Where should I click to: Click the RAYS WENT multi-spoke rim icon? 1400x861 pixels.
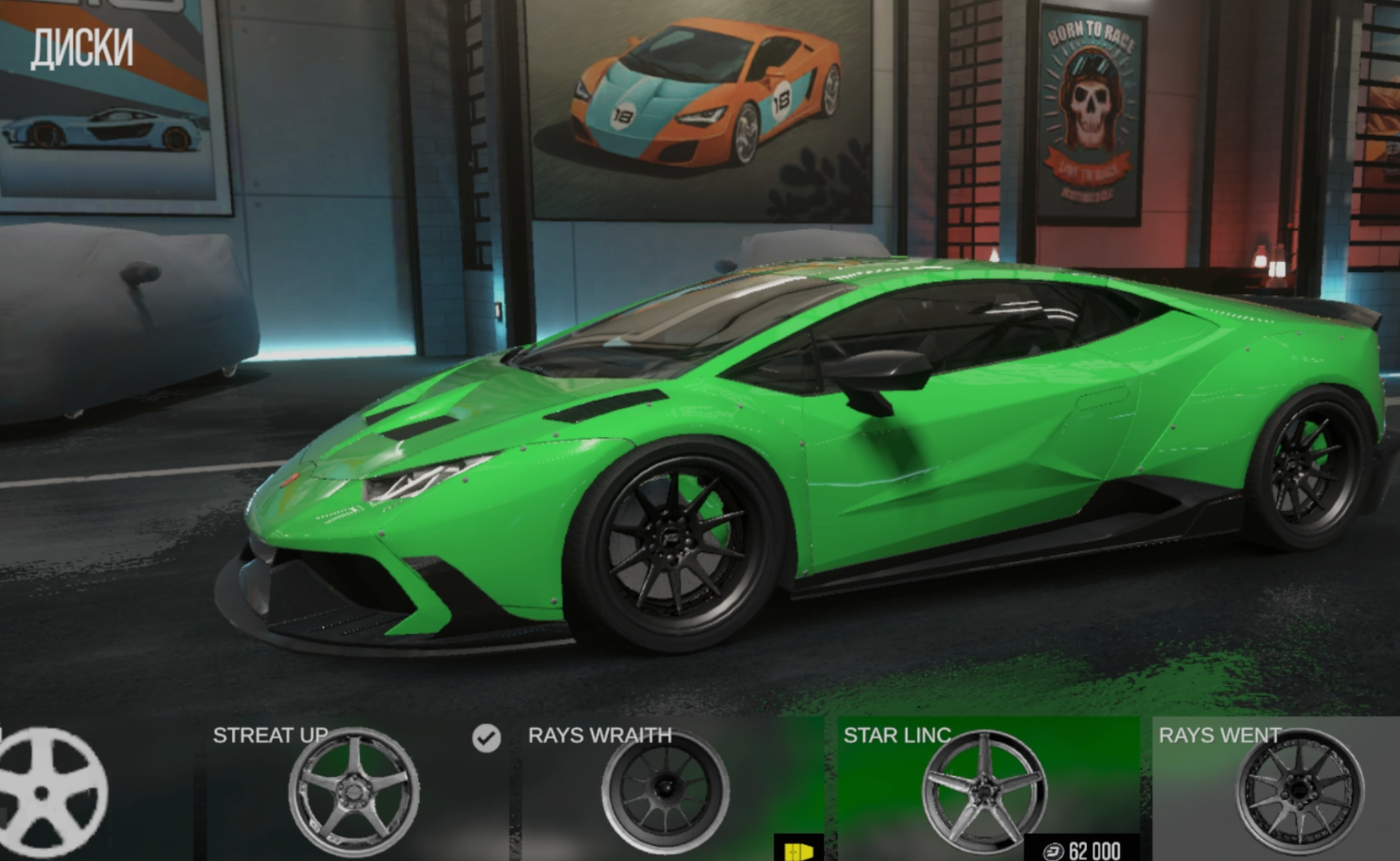[1301, 788]
